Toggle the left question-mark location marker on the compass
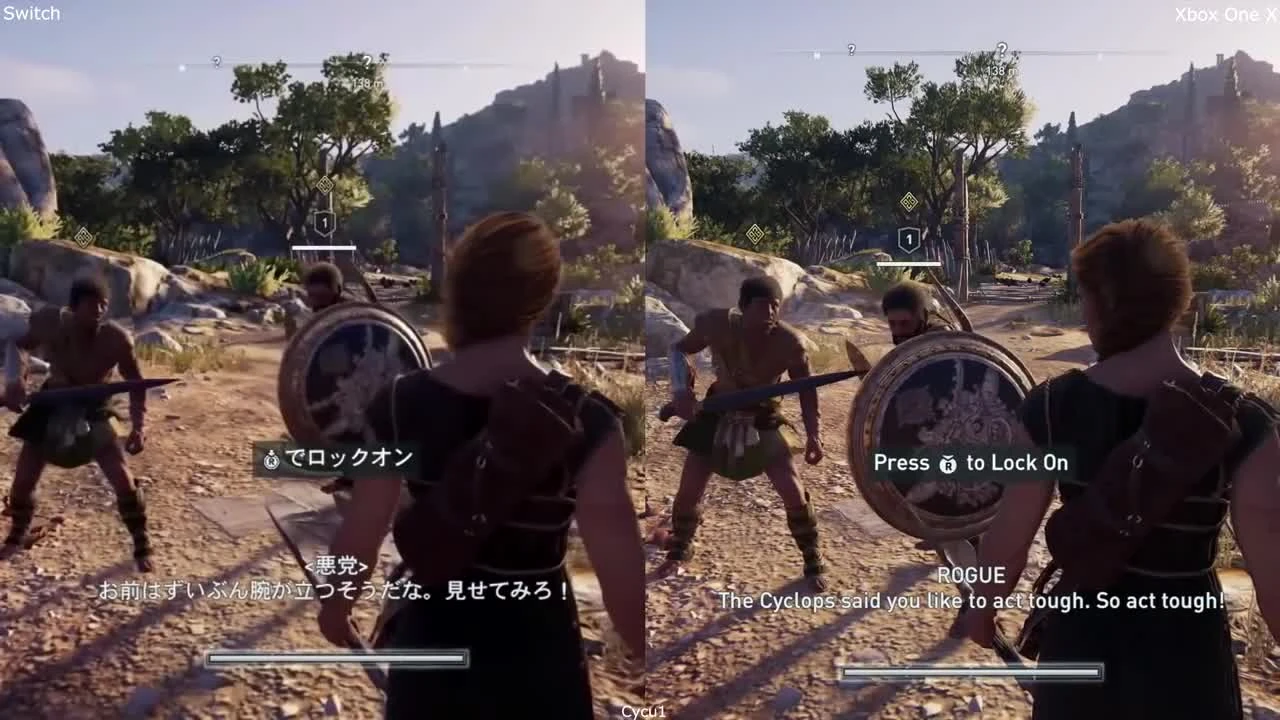This screenshot has height=720, width=1280. click(x=216, y=61)
